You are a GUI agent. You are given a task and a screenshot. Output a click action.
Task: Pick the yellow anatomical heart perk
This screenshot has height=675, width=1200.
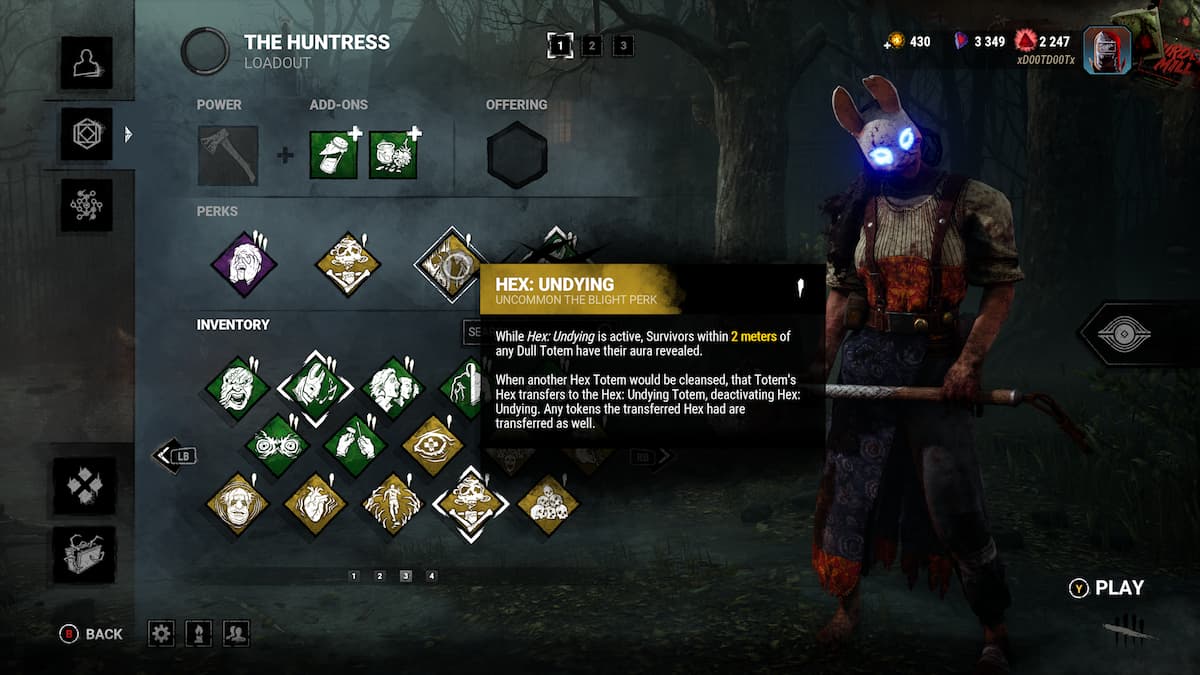[315, 503]
